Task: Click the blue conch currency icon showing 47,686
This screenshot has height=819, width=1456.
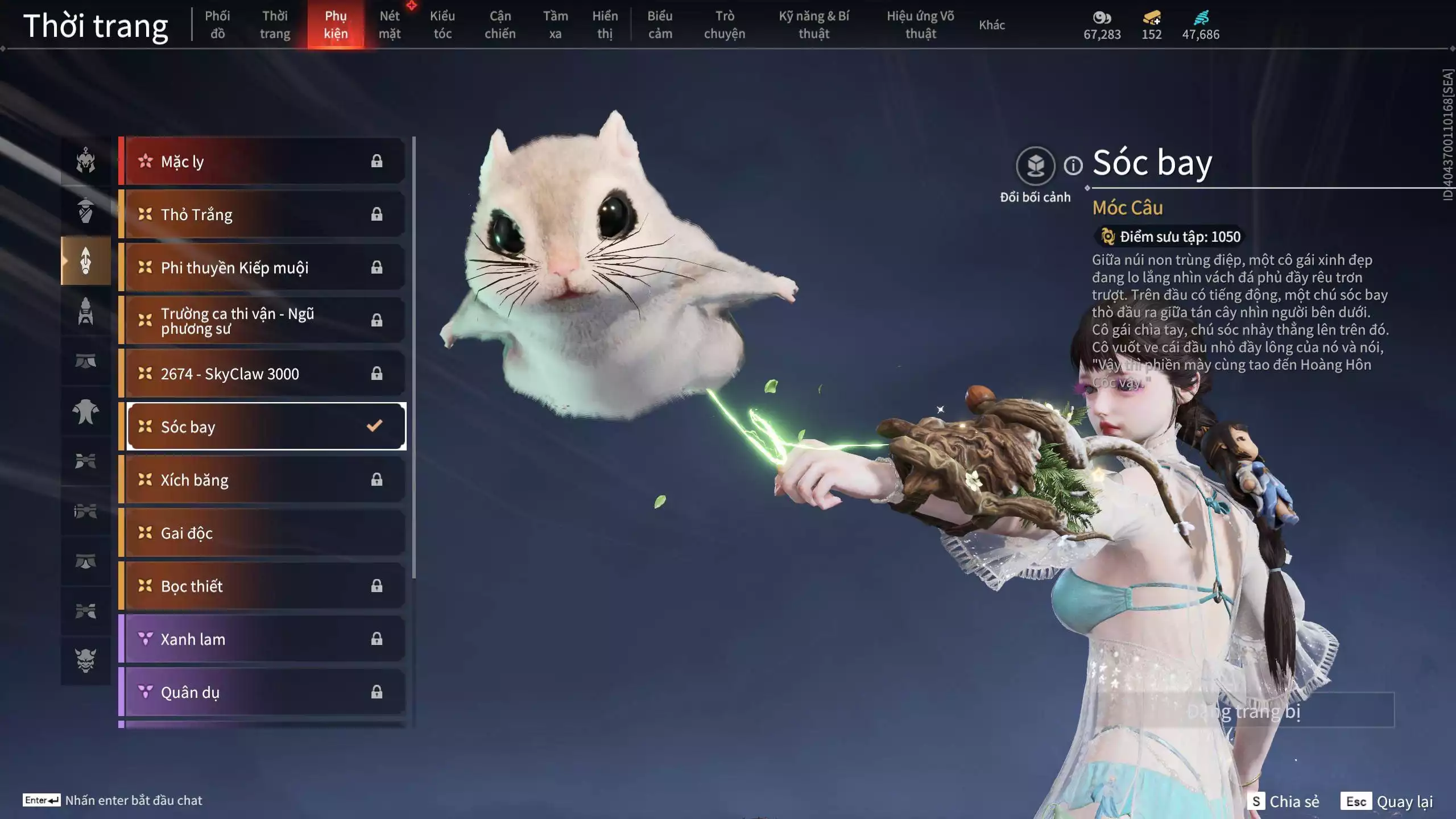Action: tap(1200, 19)
